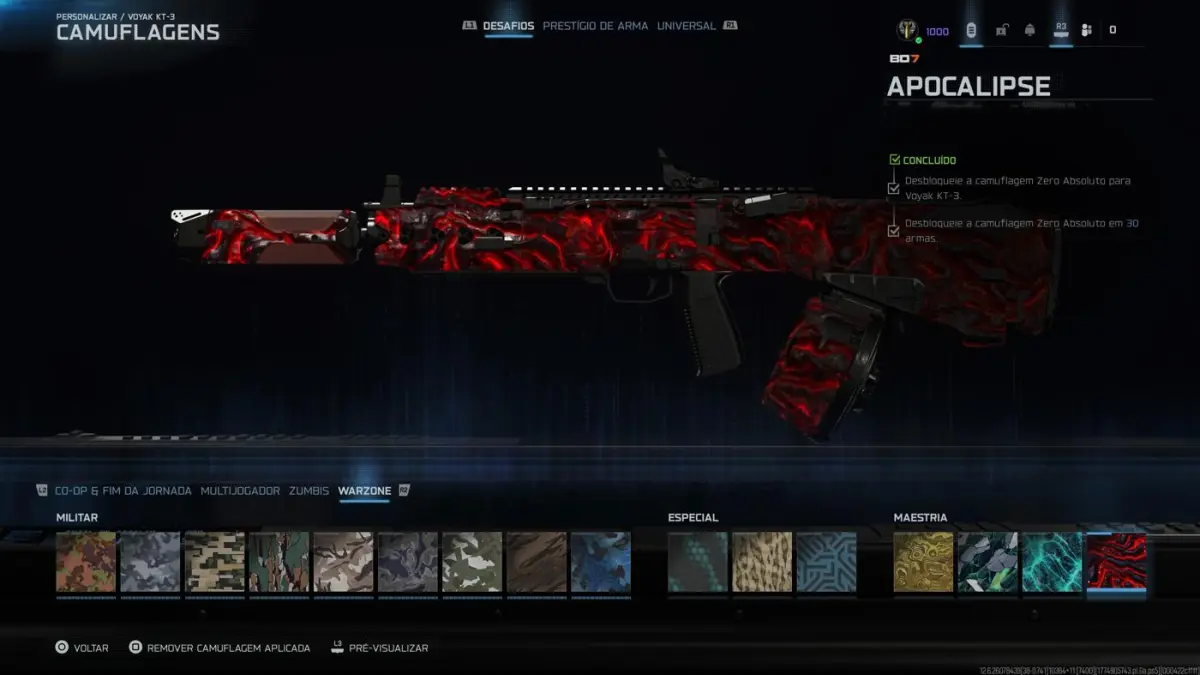This screenshot has width=1200, height=675.
Task: Open the notifications bell icon
Action: 1030,30
